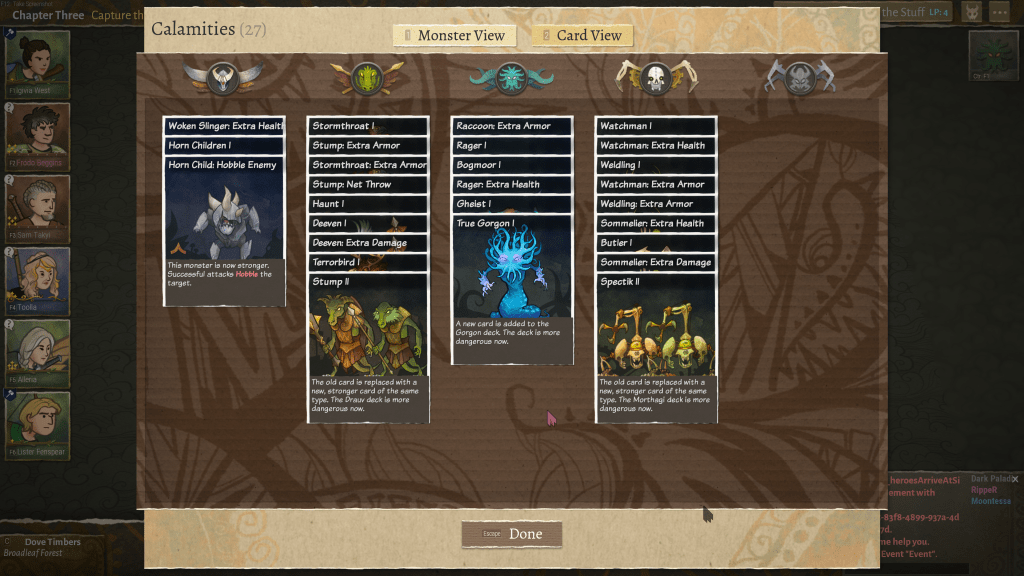
Task: Select the skull Morthagi faction emblem
Action: click(x=655, y=77)
